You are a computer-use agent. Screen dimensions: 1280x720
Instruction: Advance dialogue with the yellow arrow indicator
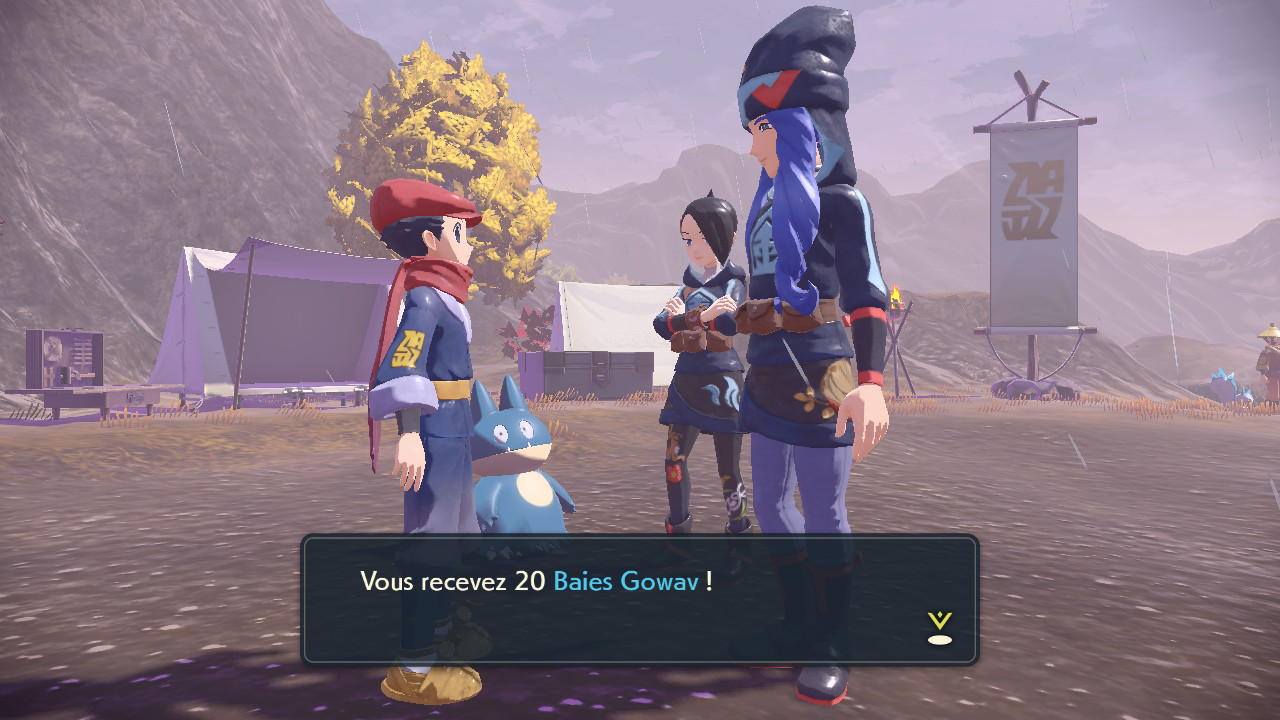coord(939,628)
